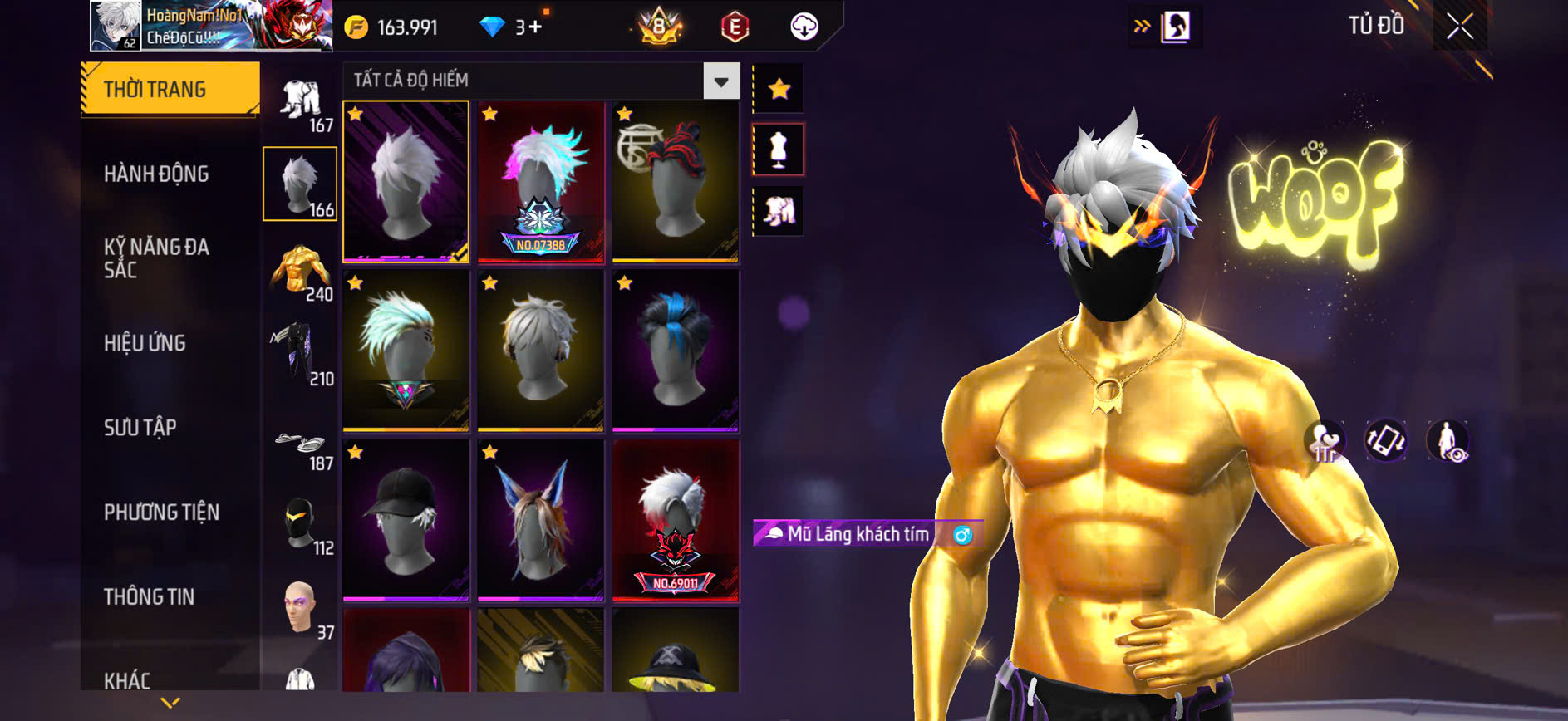Click the mannequin outfit preview icon
This screenshot has height=721, width=1568.
coord(778,150)
